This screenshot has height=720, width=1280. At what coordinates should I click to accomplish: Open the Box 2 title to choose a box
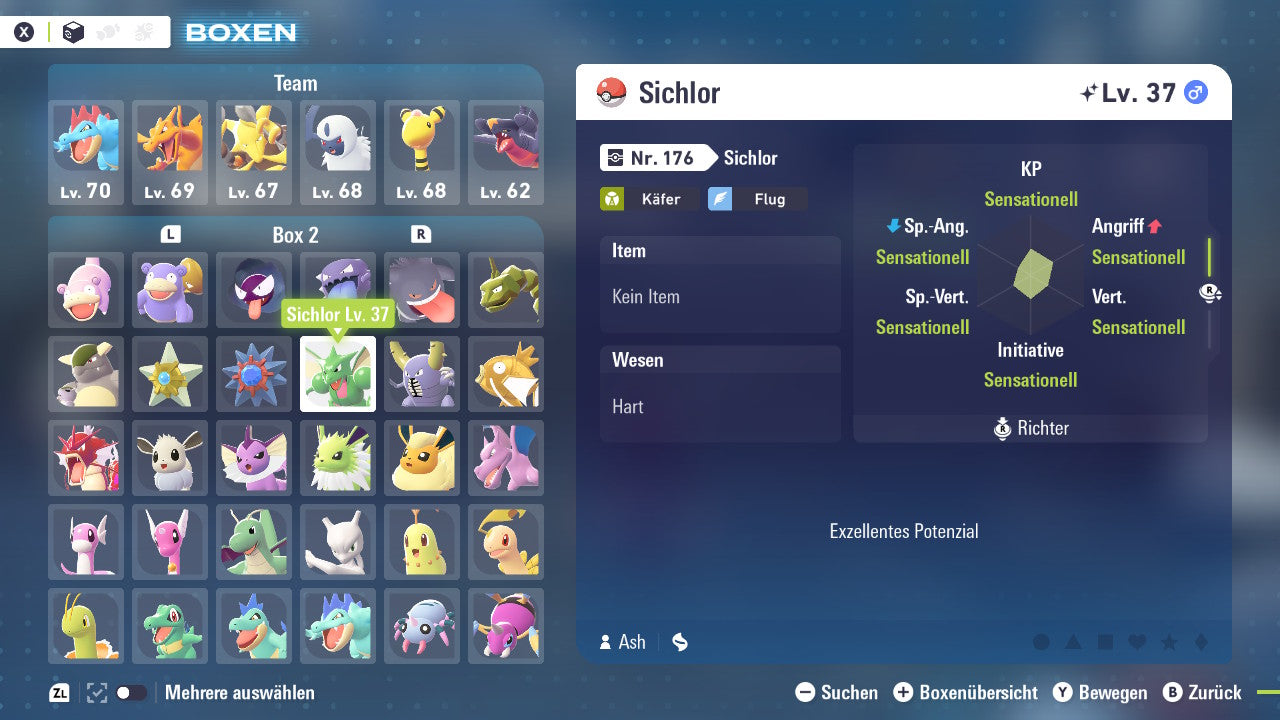tap(295, 235)
